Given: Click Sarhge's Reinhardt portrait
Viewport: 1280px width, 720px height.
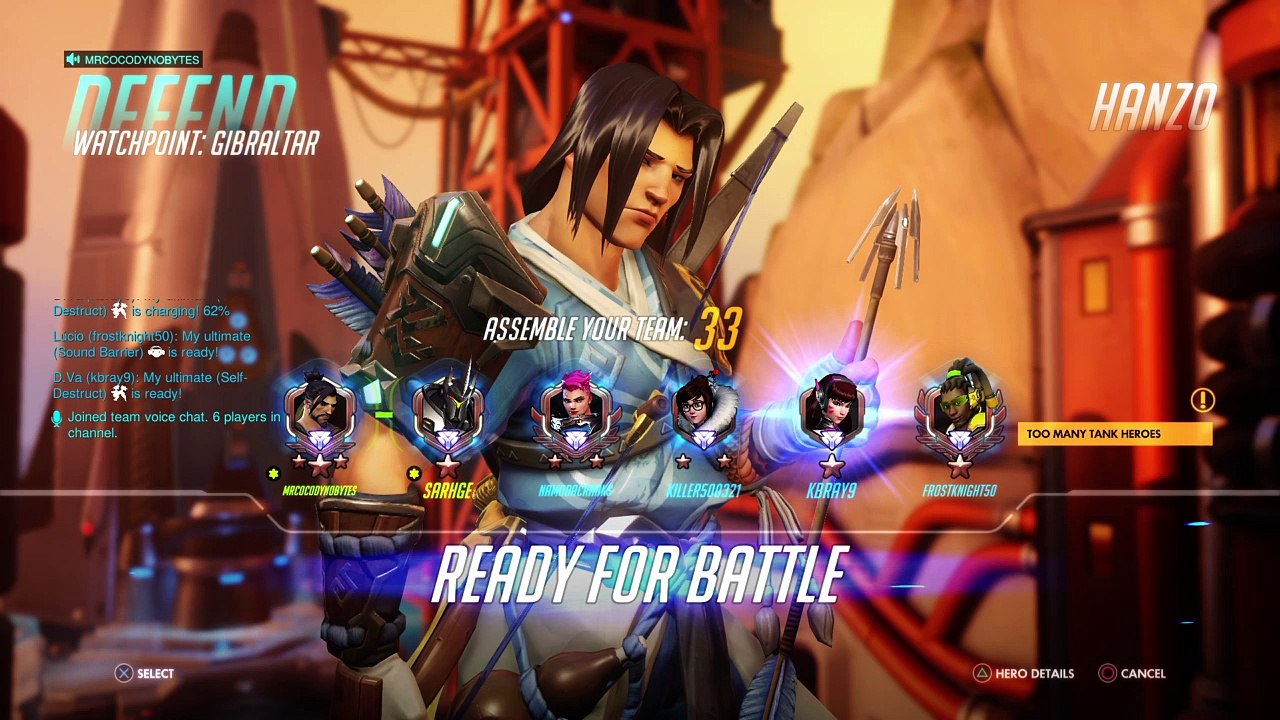Looking at the screenshot, I should point(447,412).
